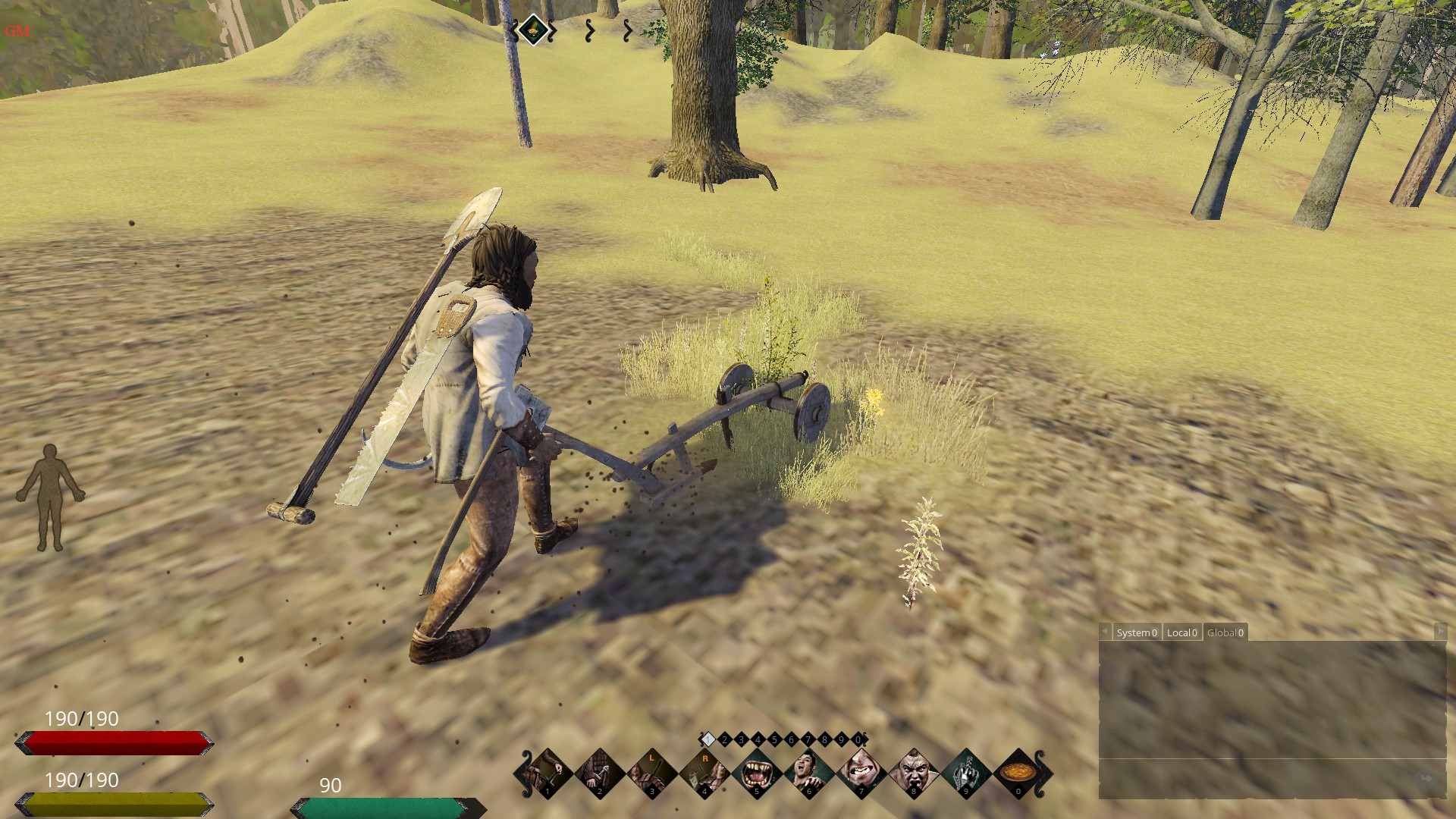The height and width of the screenshot is (819, 1456).
Task: Eat the pie in hotbar slot 0
Action: tap(1018, 773)
